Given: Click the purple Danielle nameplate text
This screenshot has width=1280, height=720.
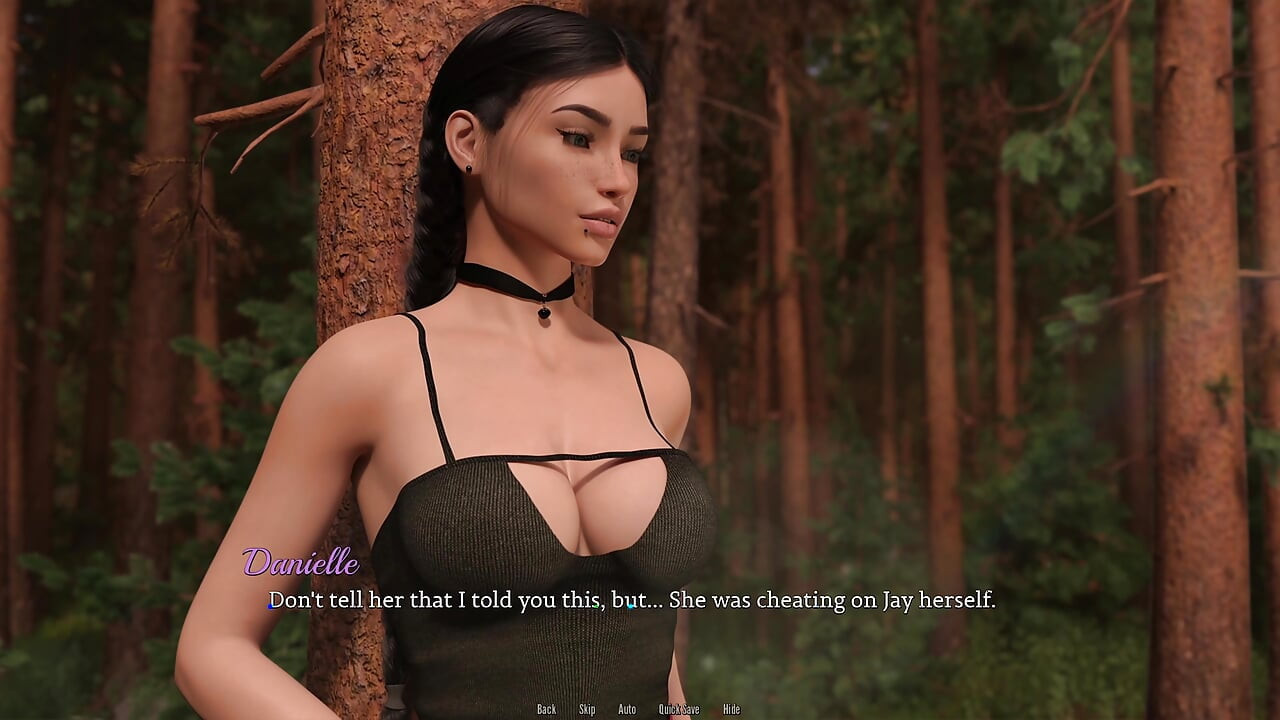Looking at the screenshot, I should click(303, 565).
